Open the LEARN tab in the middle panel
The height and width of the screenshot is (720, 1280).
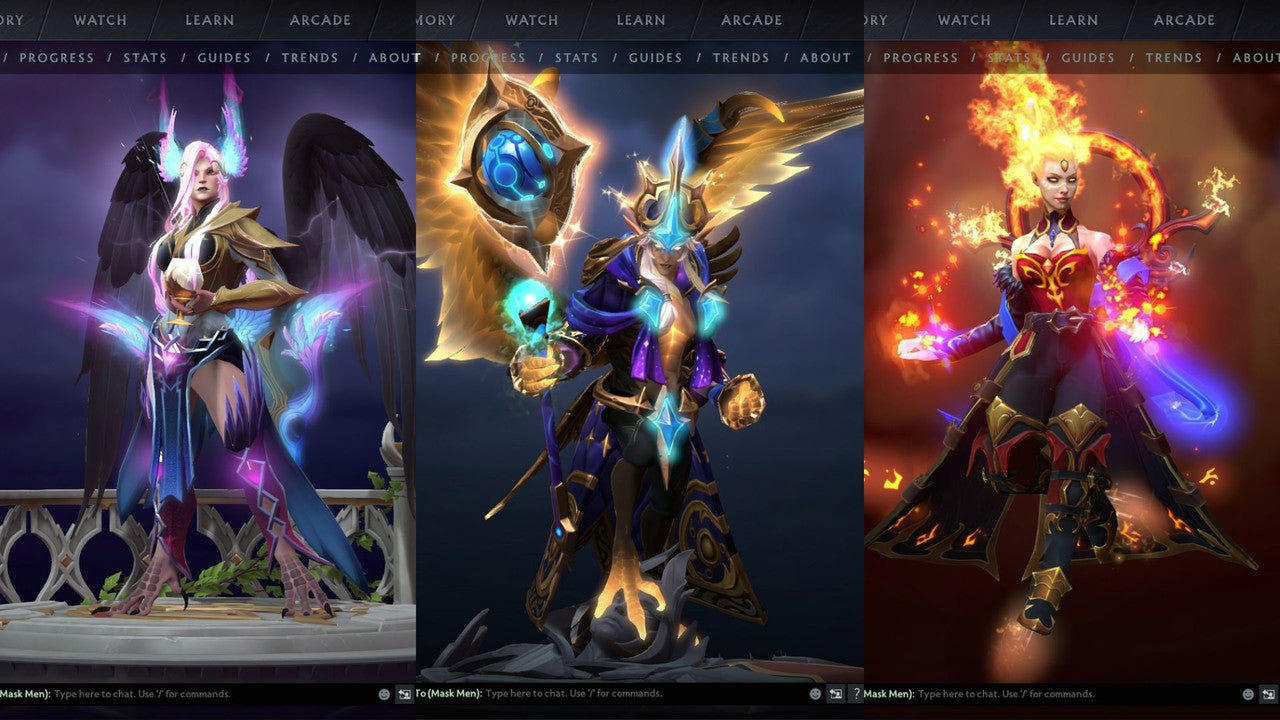pos(640,20)
